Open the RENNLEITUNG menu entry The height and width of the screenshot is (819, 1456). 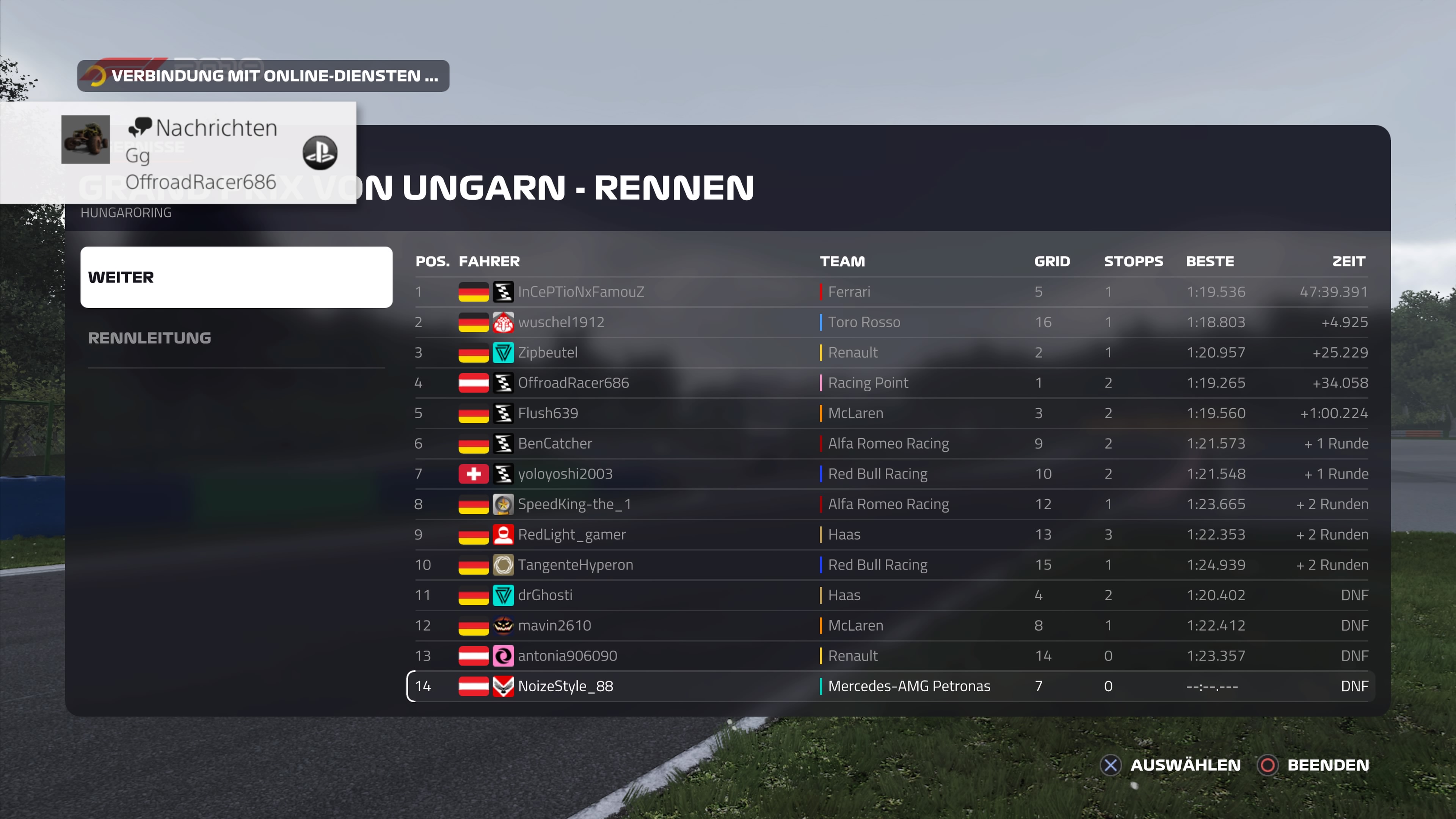click(x=149, y=338)
